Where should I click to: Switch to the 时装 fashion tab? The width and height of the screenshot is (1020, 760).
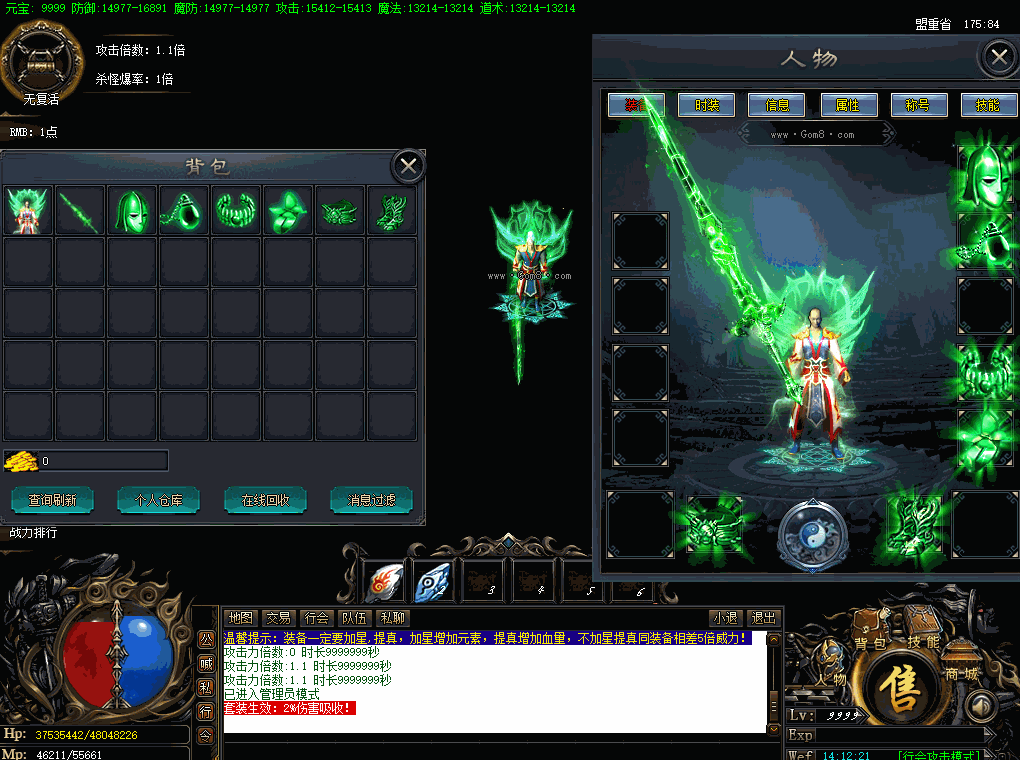[x=706, y=105]
